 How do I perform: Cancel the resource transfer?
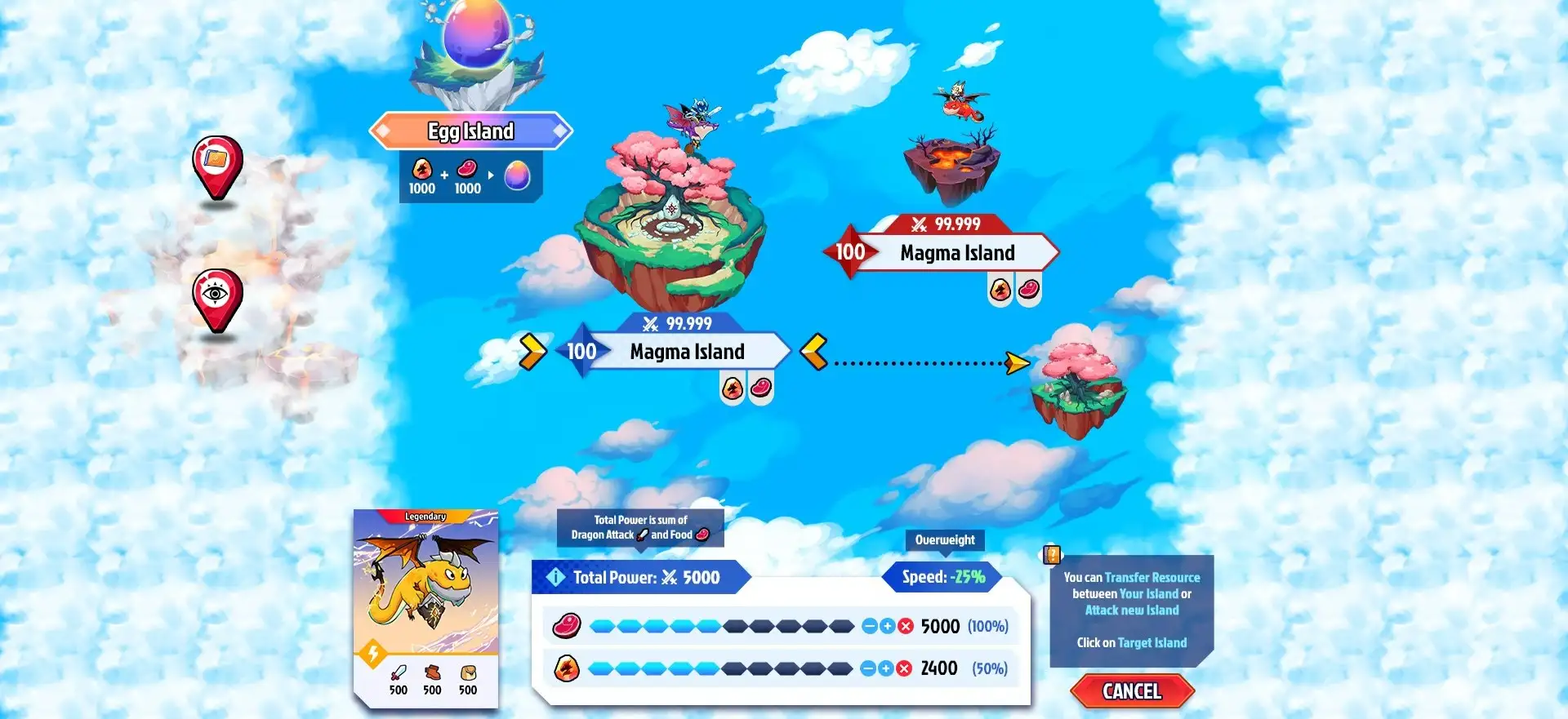point(1132,691)
